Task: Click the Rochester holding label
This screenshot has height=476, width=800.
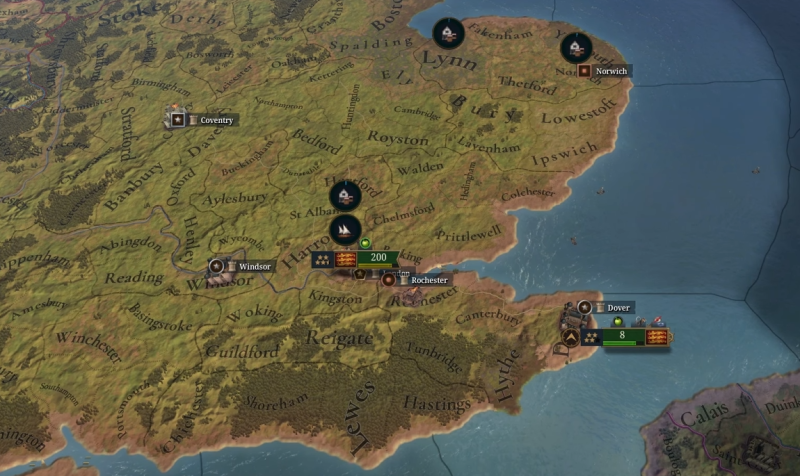Action: 427,280
